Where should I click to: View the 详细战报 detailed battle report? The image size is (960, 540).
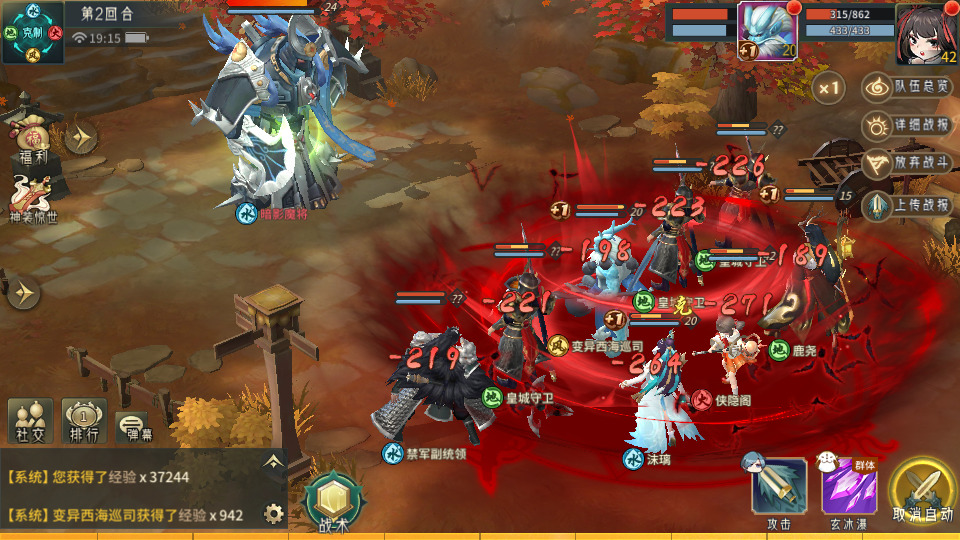[x=907, y=127]
